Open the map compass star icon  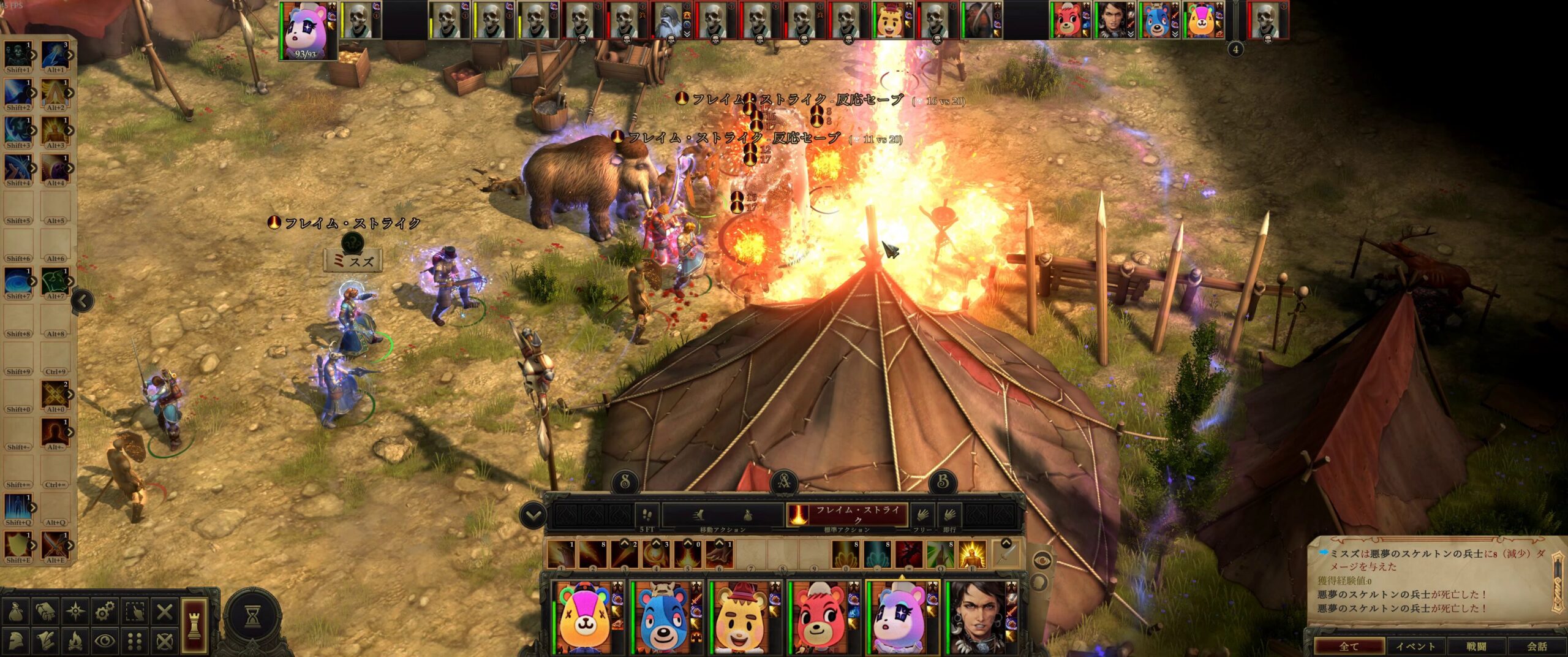pyautogui.click(x=75, y=612)
